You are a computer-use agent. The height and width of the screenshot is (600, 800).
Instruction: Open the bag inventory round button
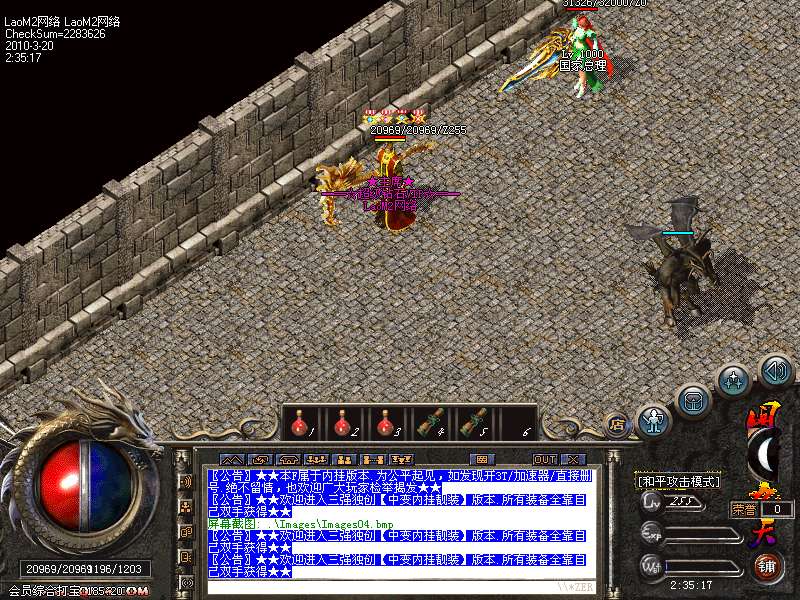point(692,400)
